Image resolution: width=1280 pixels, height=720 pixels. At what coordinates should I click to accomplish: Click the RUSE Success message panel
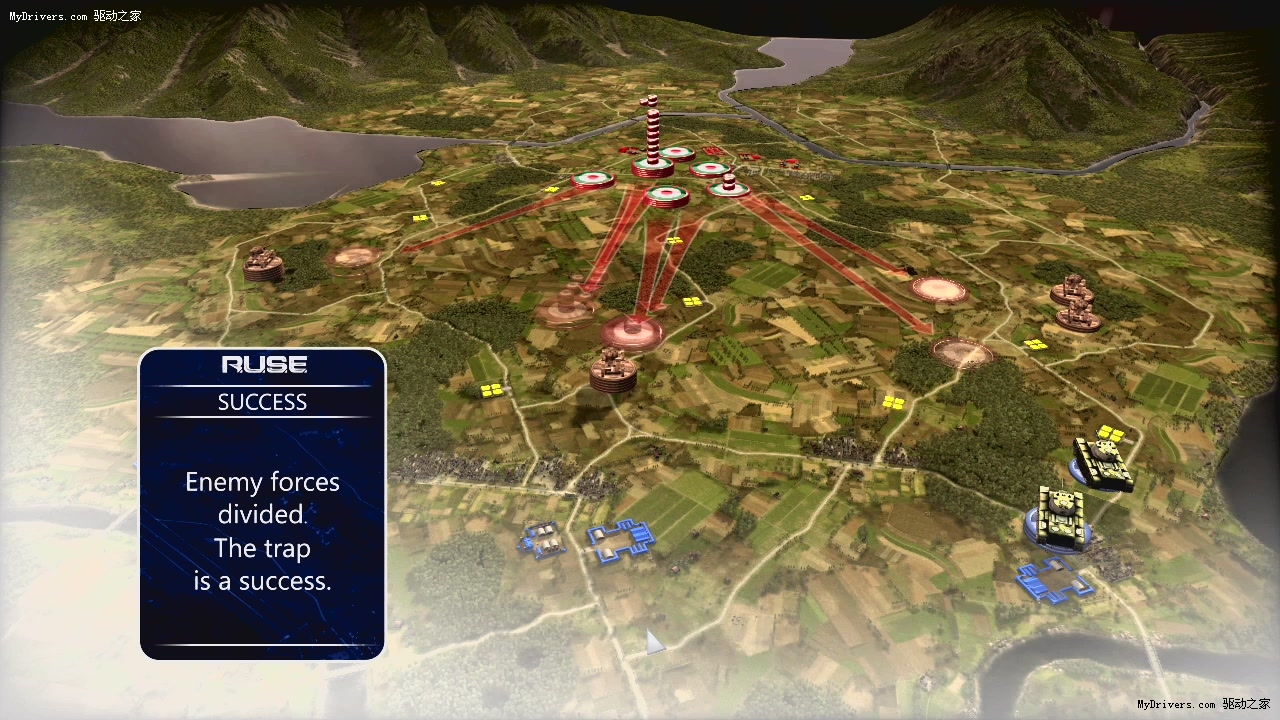click(x=262, y=504)
